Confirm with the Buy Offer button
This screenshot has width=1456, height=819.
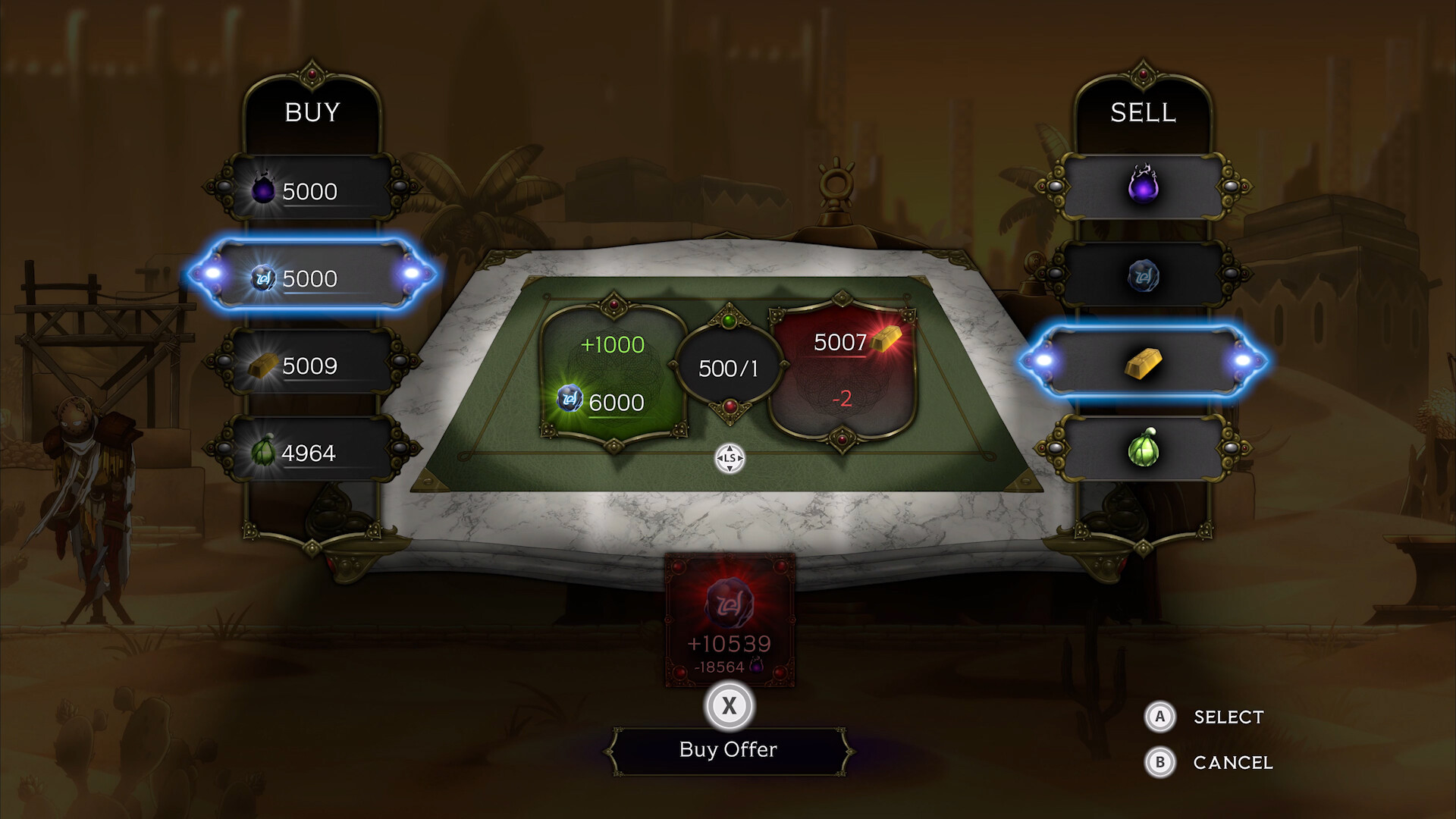point(728,750)
